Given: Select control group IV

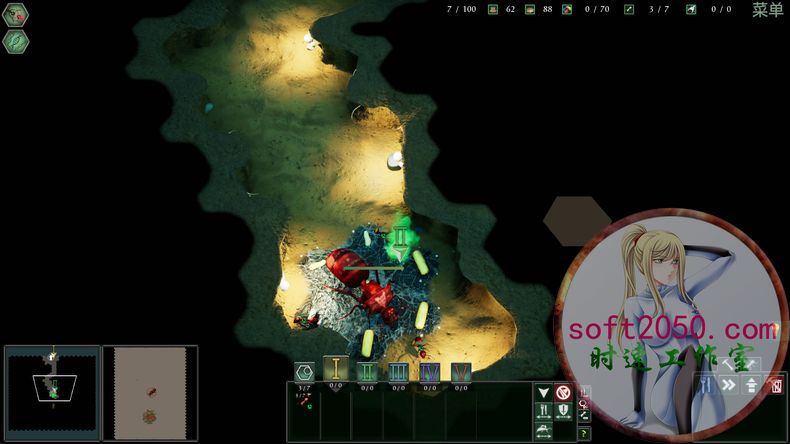Looking at the screenshot, I should tap(430, 373).
